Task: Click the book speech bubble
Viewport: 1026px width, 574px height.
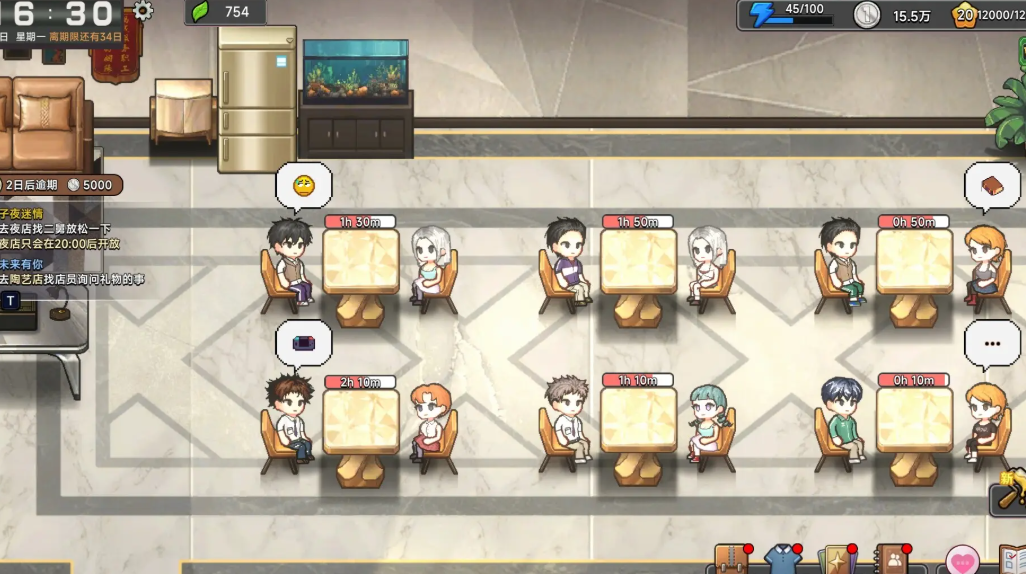Action: coord(991,186)
